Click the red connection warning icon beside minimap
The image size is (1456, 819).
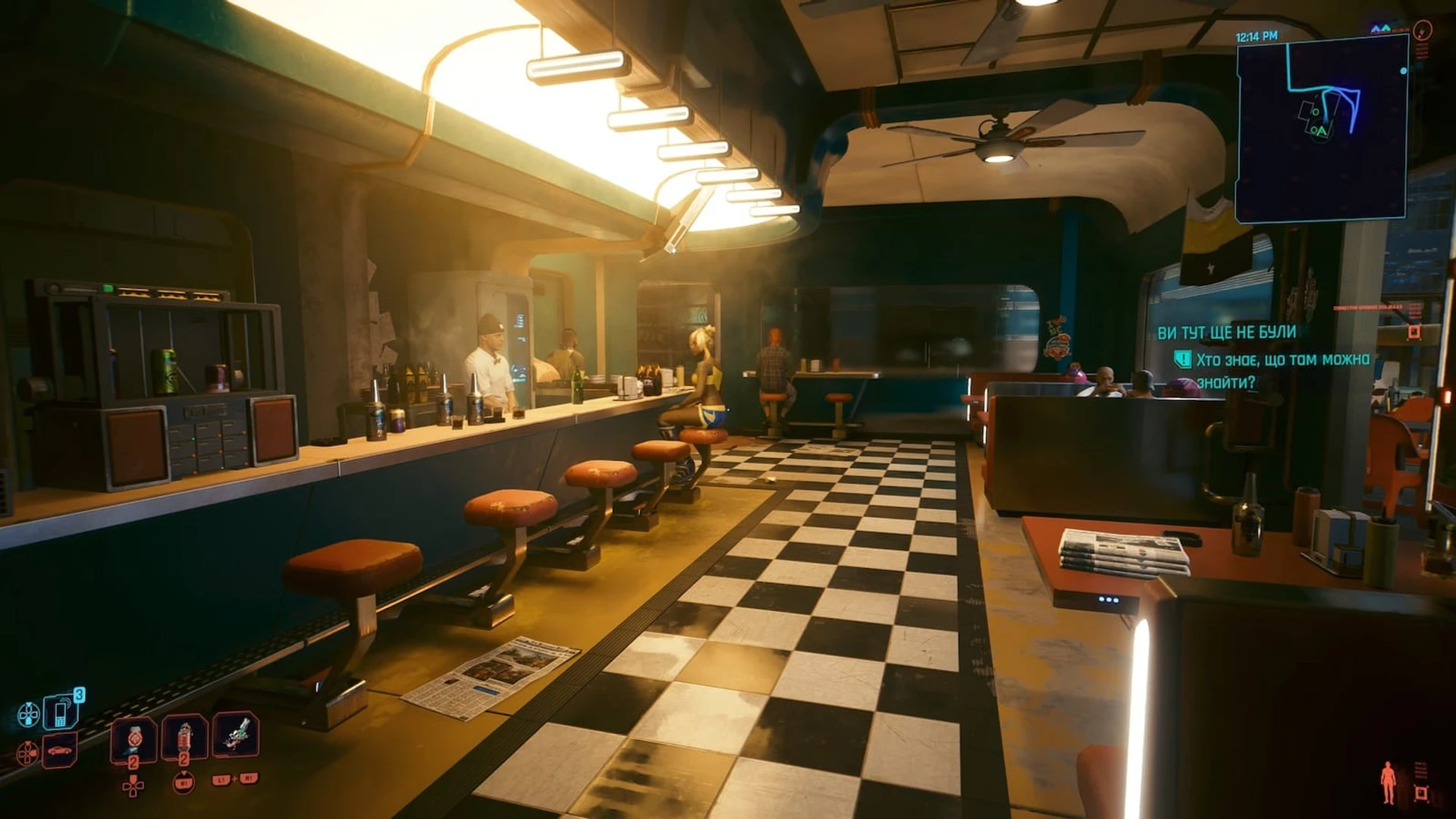[x=1423, y=31]
